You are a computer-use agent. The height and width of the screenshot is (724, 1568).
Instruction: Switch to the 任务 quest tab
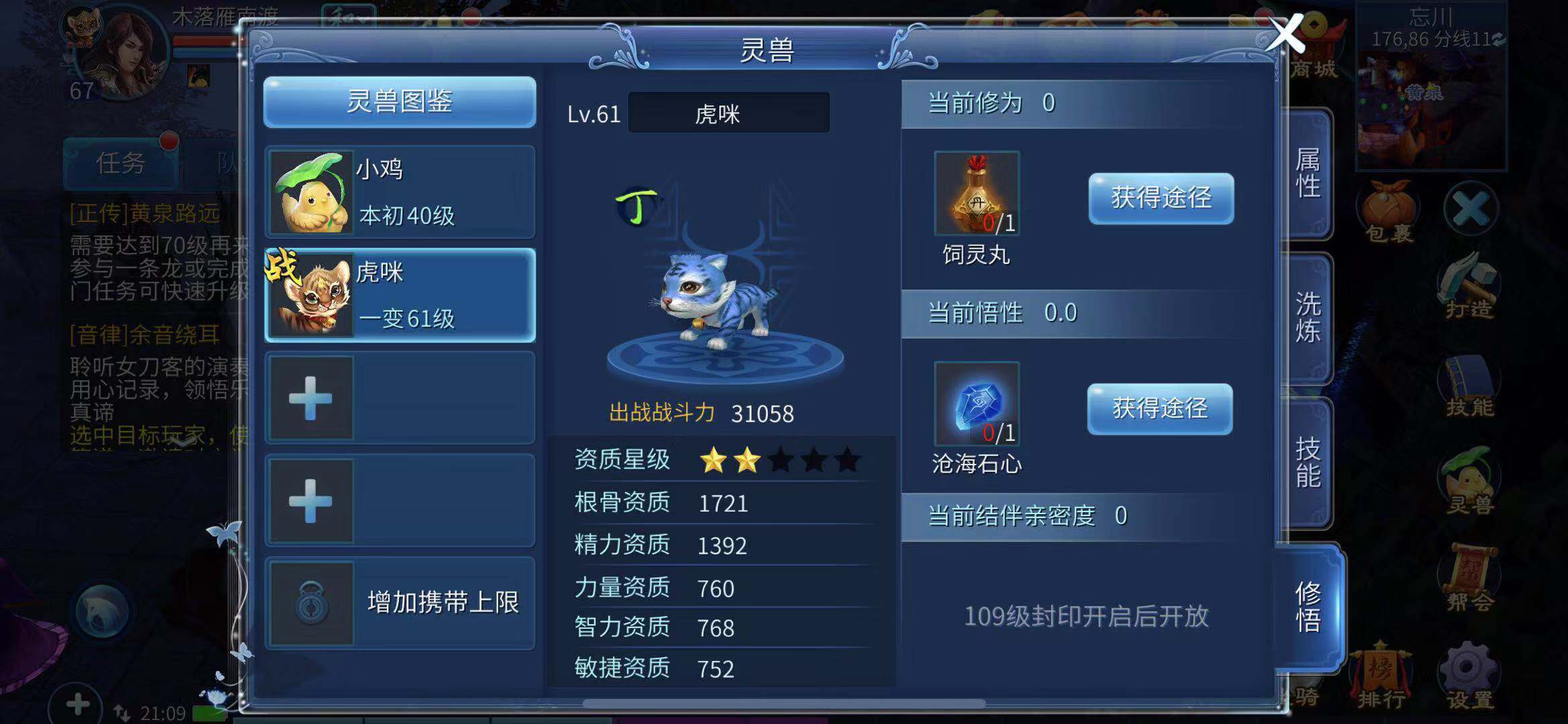pyautogui.click(x=121, y=163)
